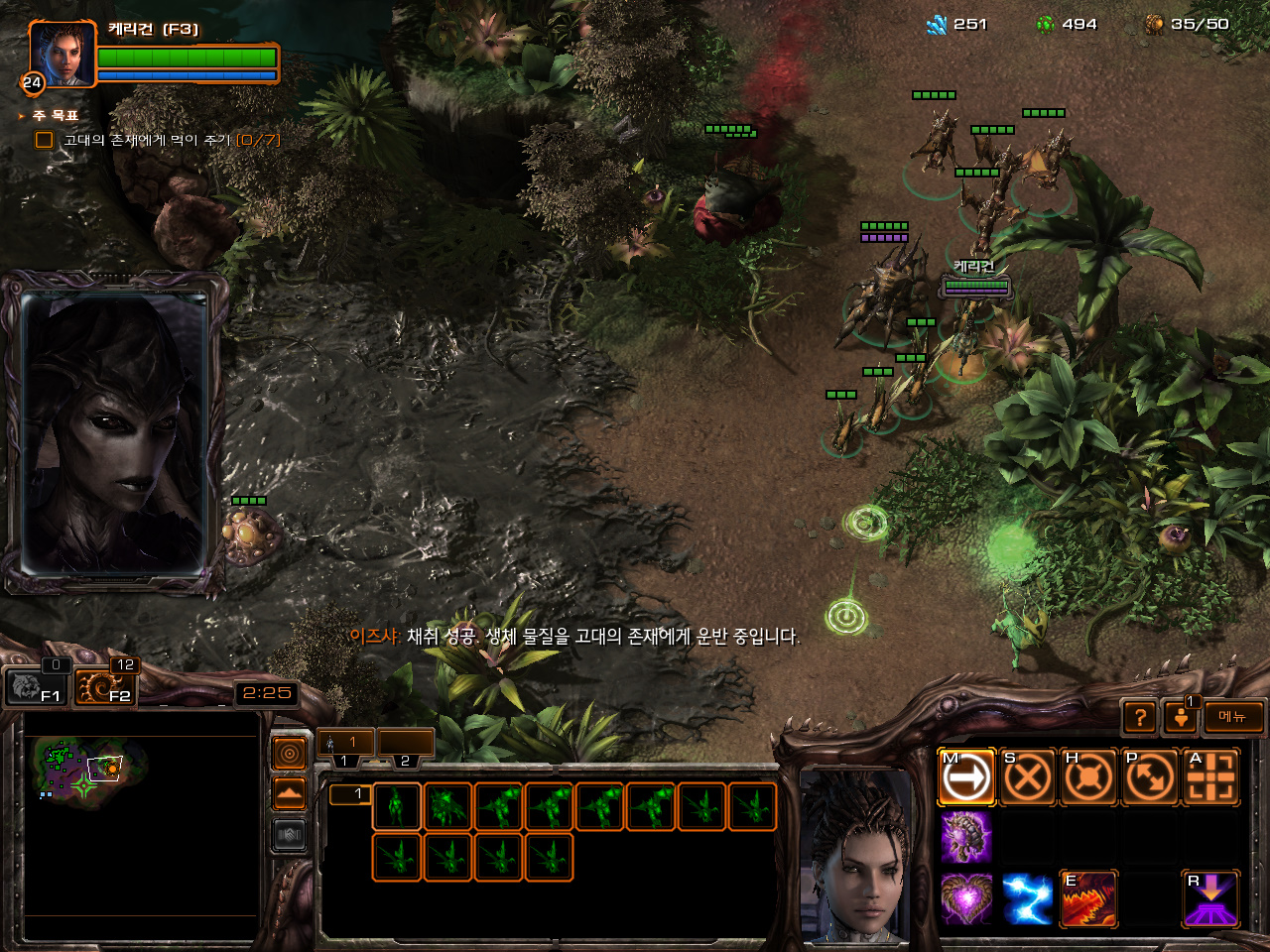Click the minimap ping button
The height and width of the screenshot is (952, 1270).
pyautogui.click(x=290, y=755)
